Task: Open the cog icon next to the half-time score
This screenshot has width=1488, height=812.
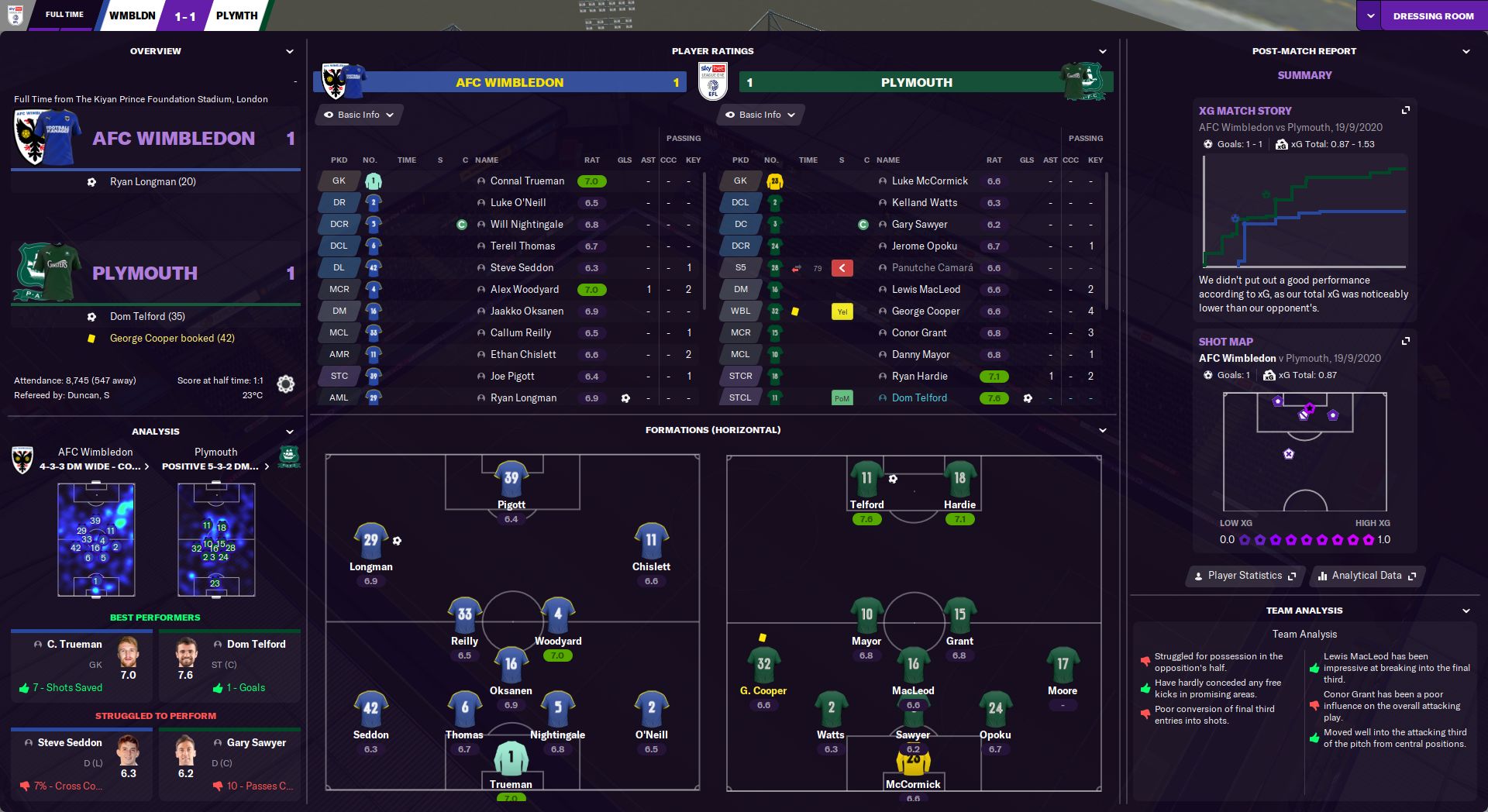Action: pos(285,384)
